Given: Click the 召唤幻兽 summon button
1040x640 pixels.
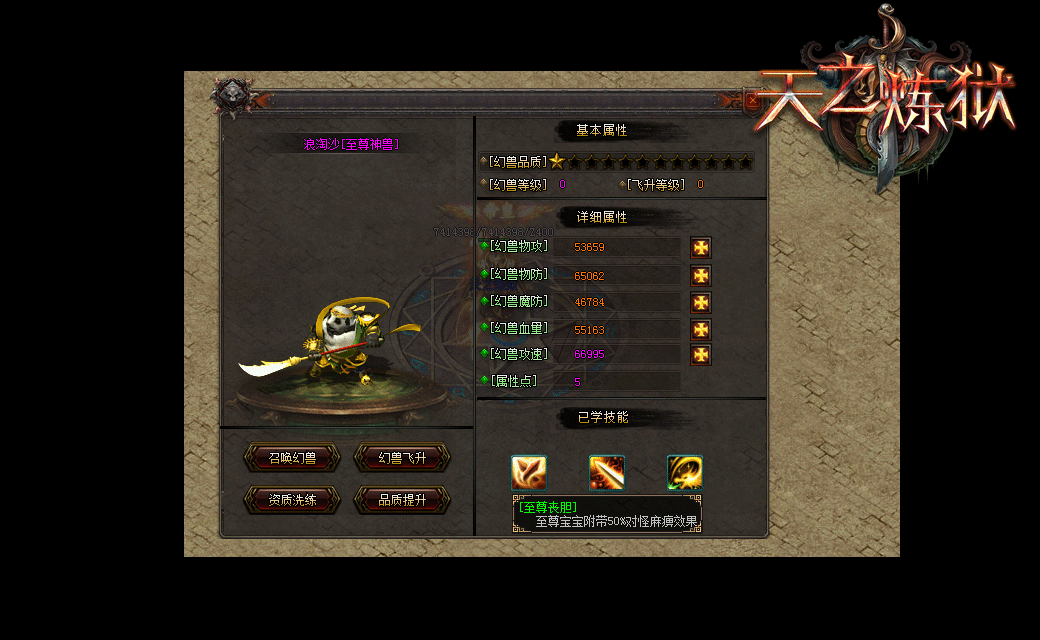Looking at the screenshot, I should [292, 458].
